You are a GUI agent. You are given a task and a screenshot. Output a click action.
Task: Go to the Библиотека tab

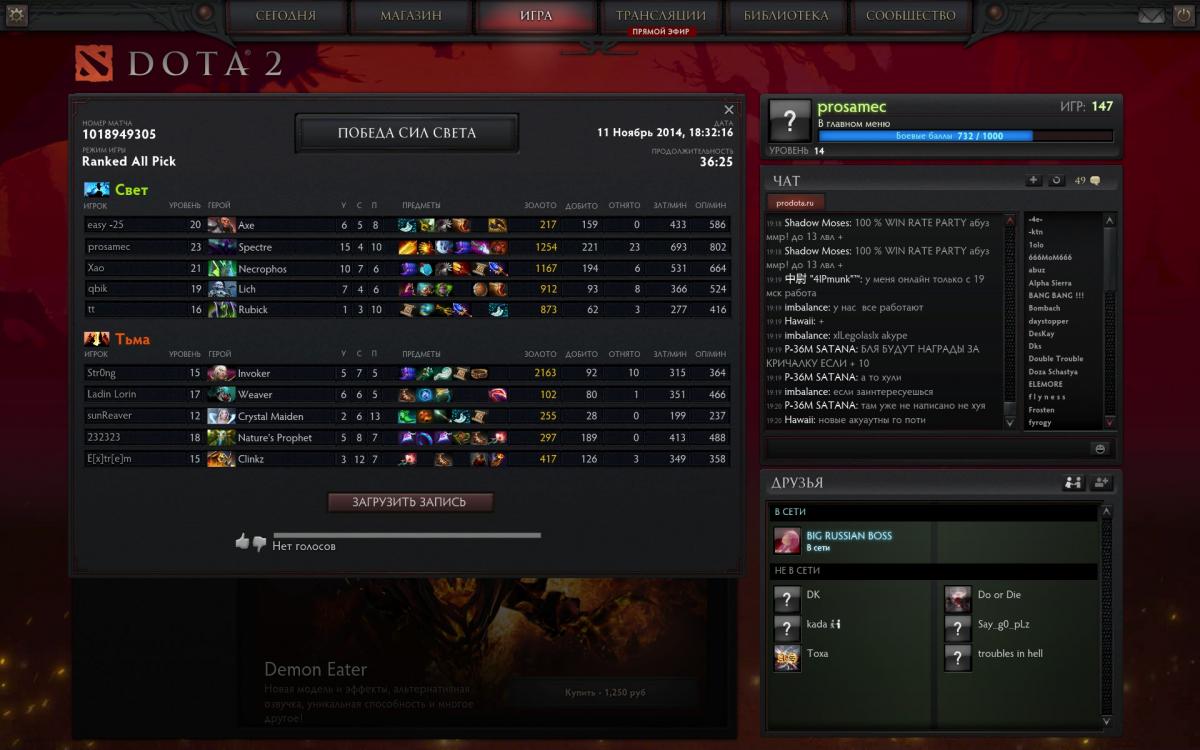pos(786,16)
